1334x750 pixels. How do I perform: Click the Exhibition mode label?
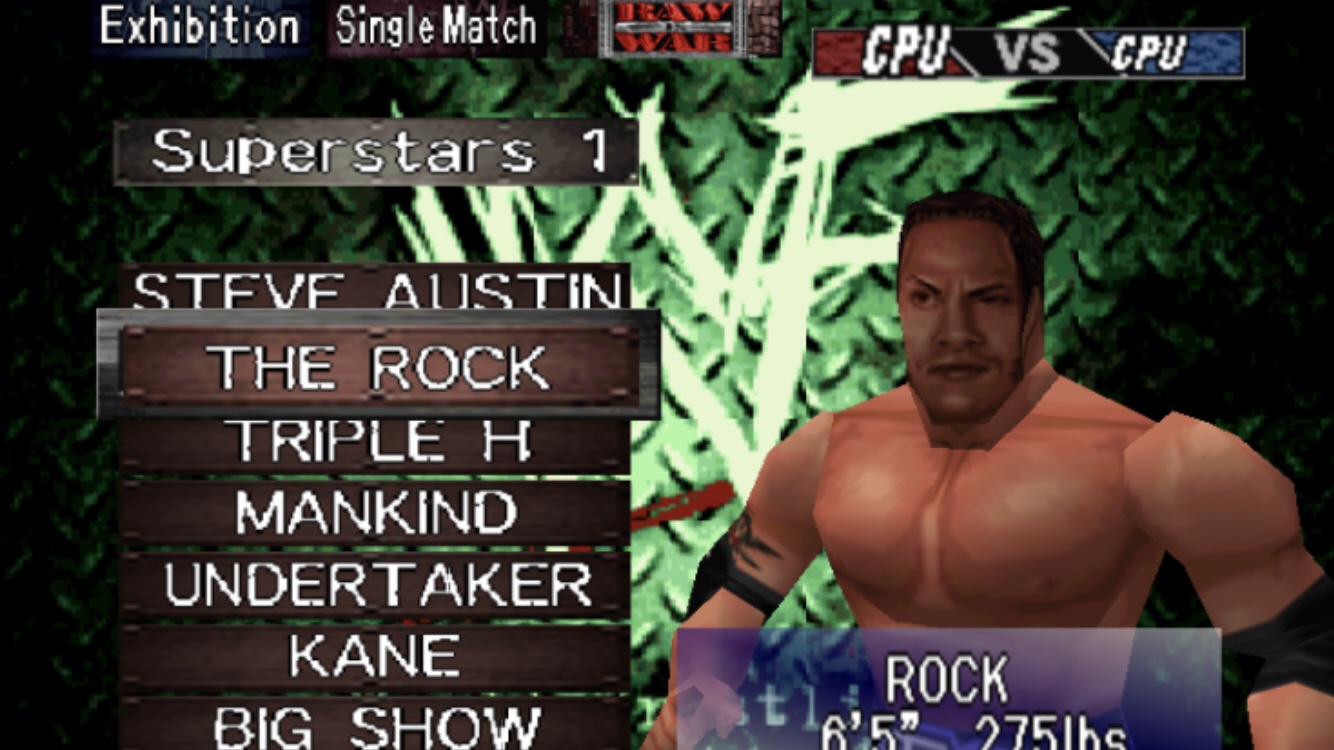coord(200,26)
